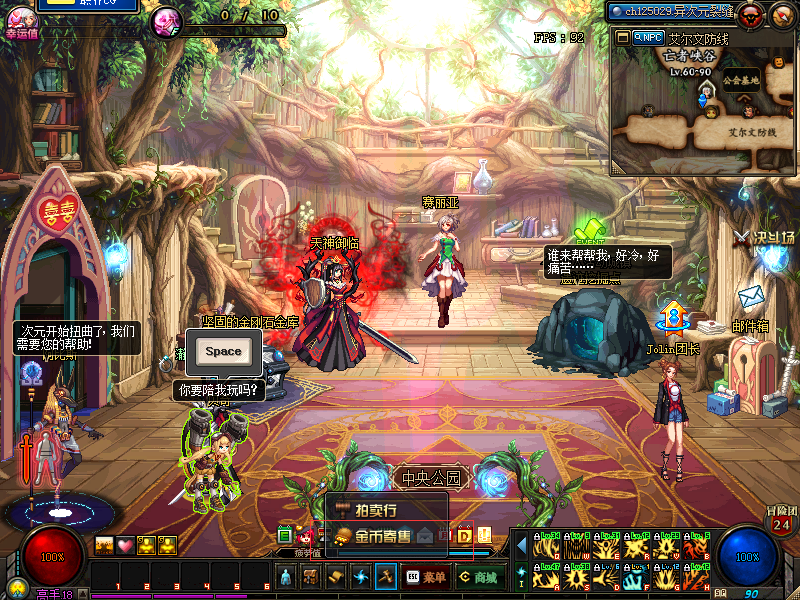The height and width of the screenshot is (600, 800).
Task: Open the ESC 菜单 menu button
Action: pos(426,577)
